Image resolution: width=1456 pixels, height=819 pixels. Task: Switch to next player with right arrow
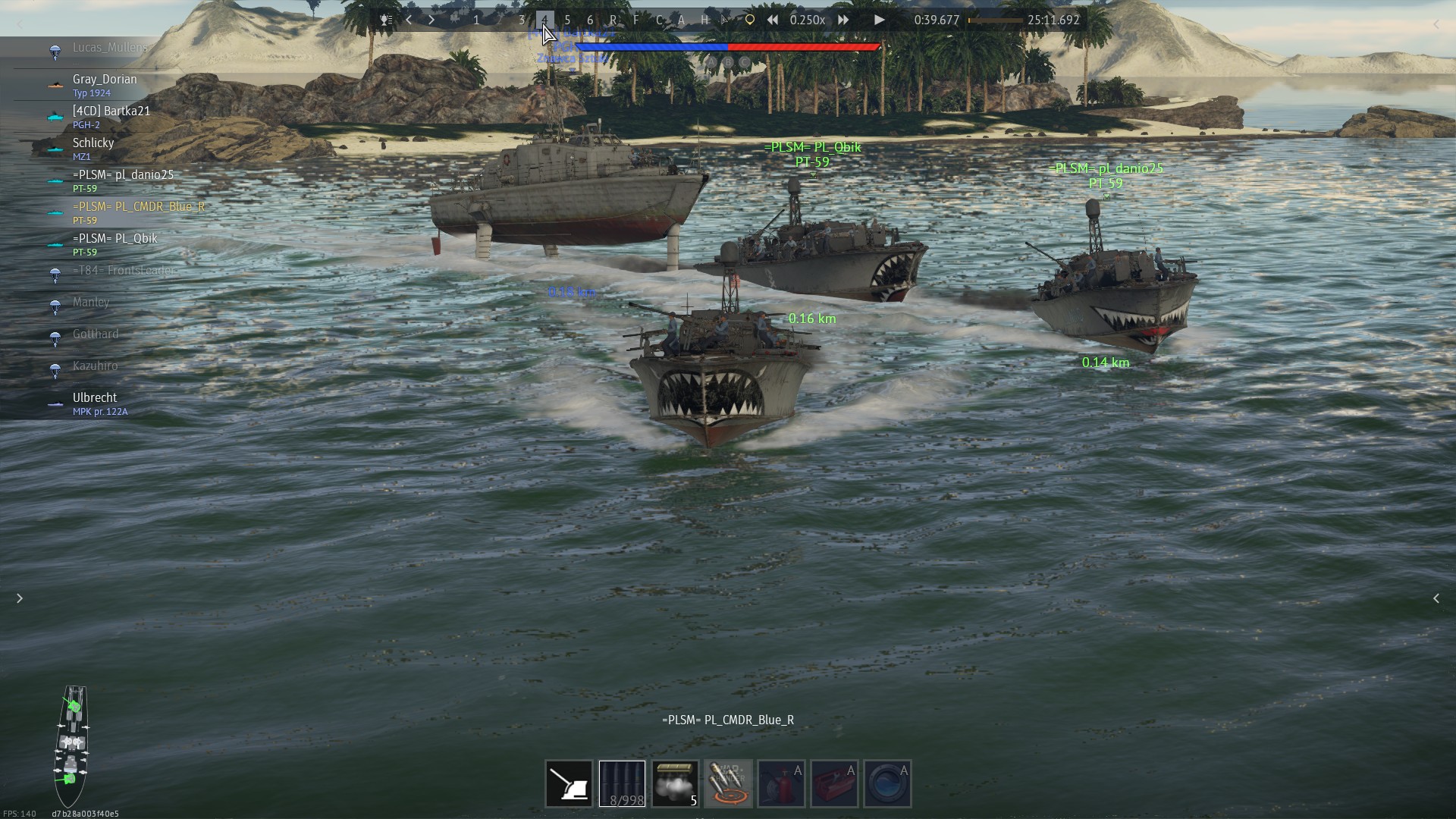(x=431, y=20)
